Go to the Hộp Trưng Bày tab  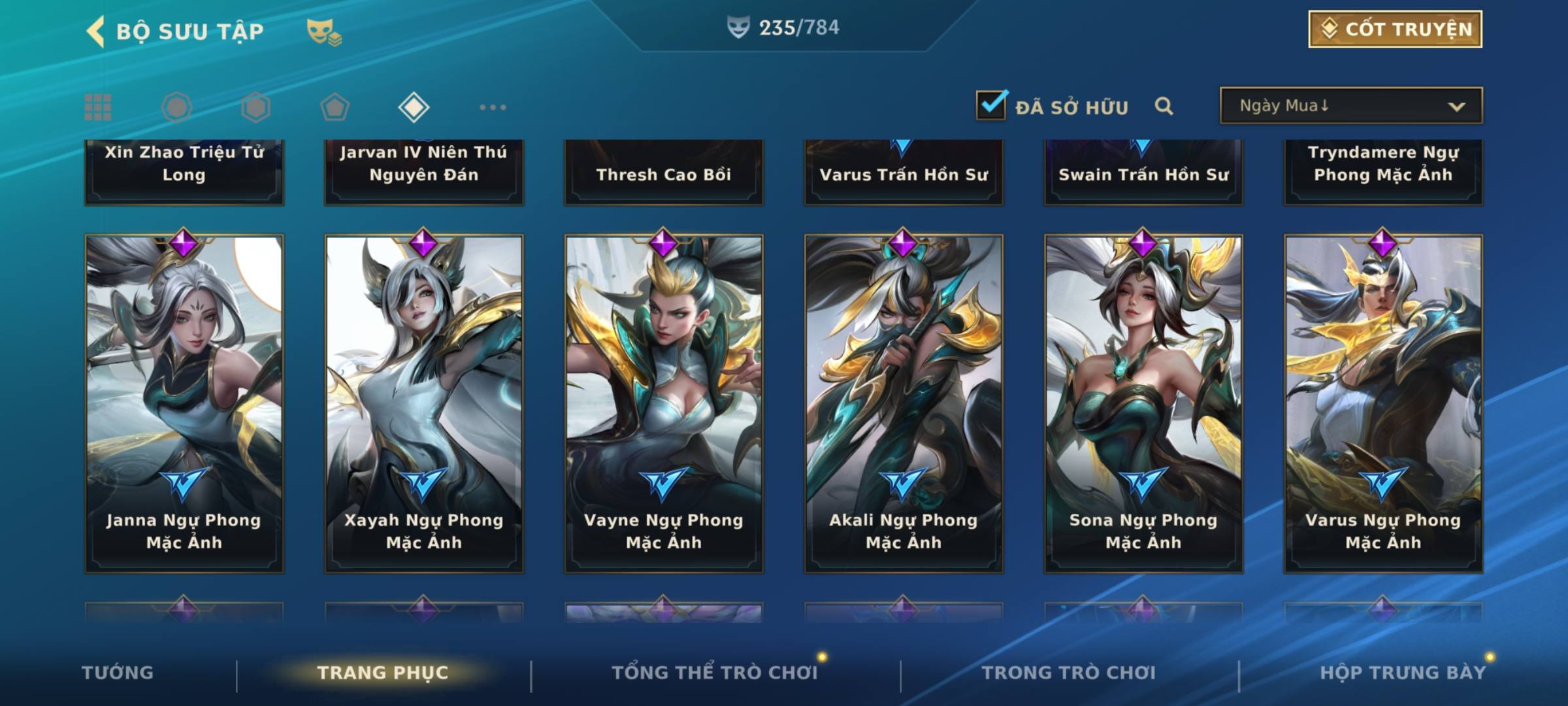(x=1402, y=673)
